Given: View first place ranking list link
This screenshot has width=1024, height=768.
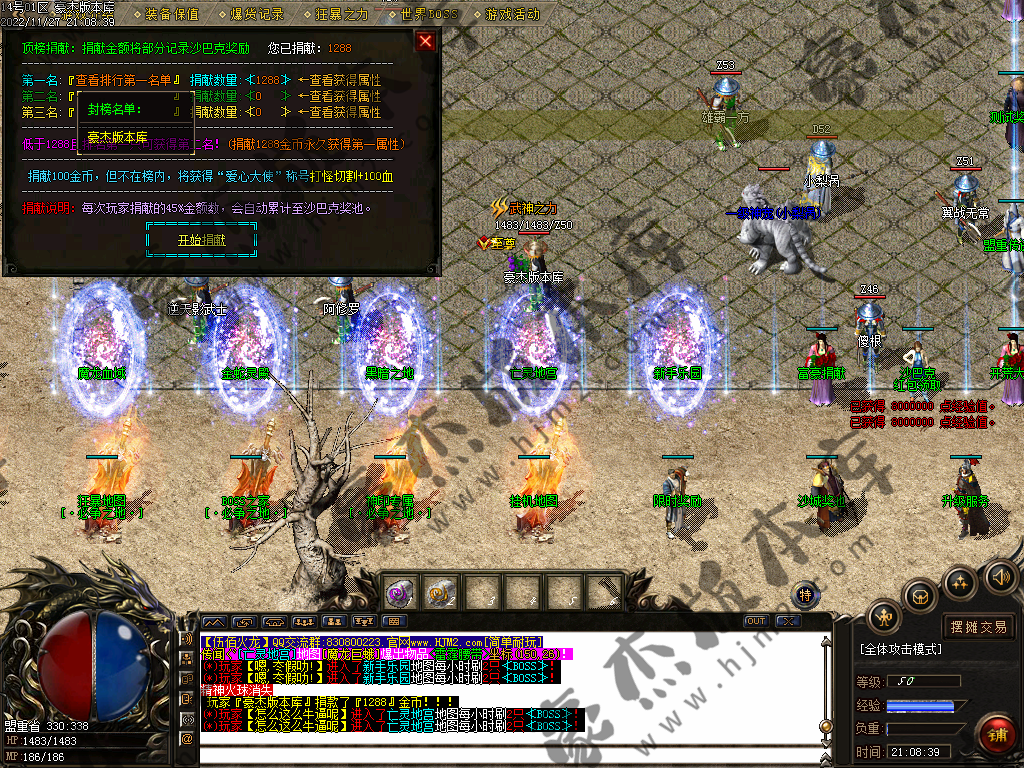Looking at the screenshot, I should tap(126, 79).
